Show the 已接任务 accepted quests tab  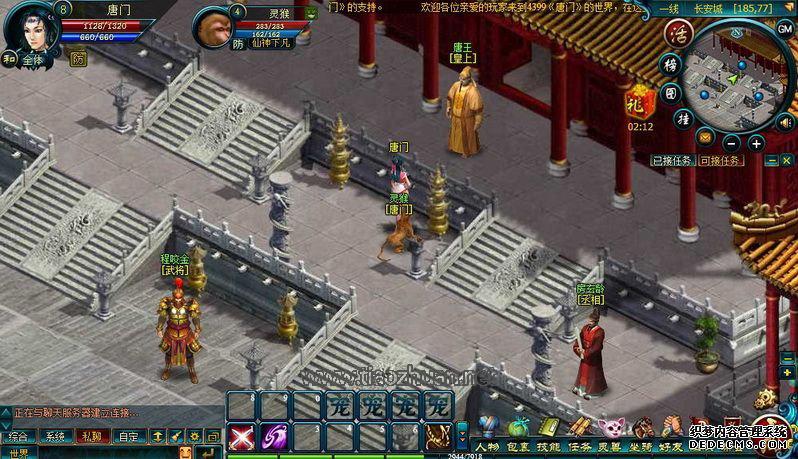[671, 160]
